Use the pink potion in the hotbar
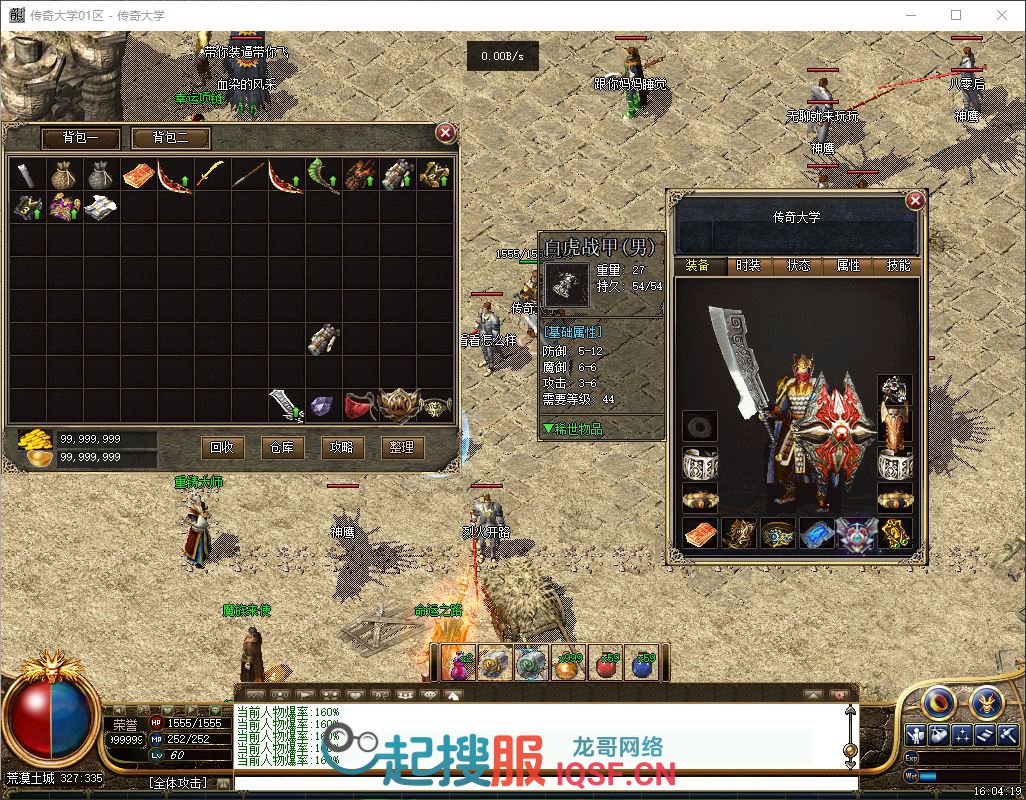The image size is (1026, 800). tap(456, 663)
